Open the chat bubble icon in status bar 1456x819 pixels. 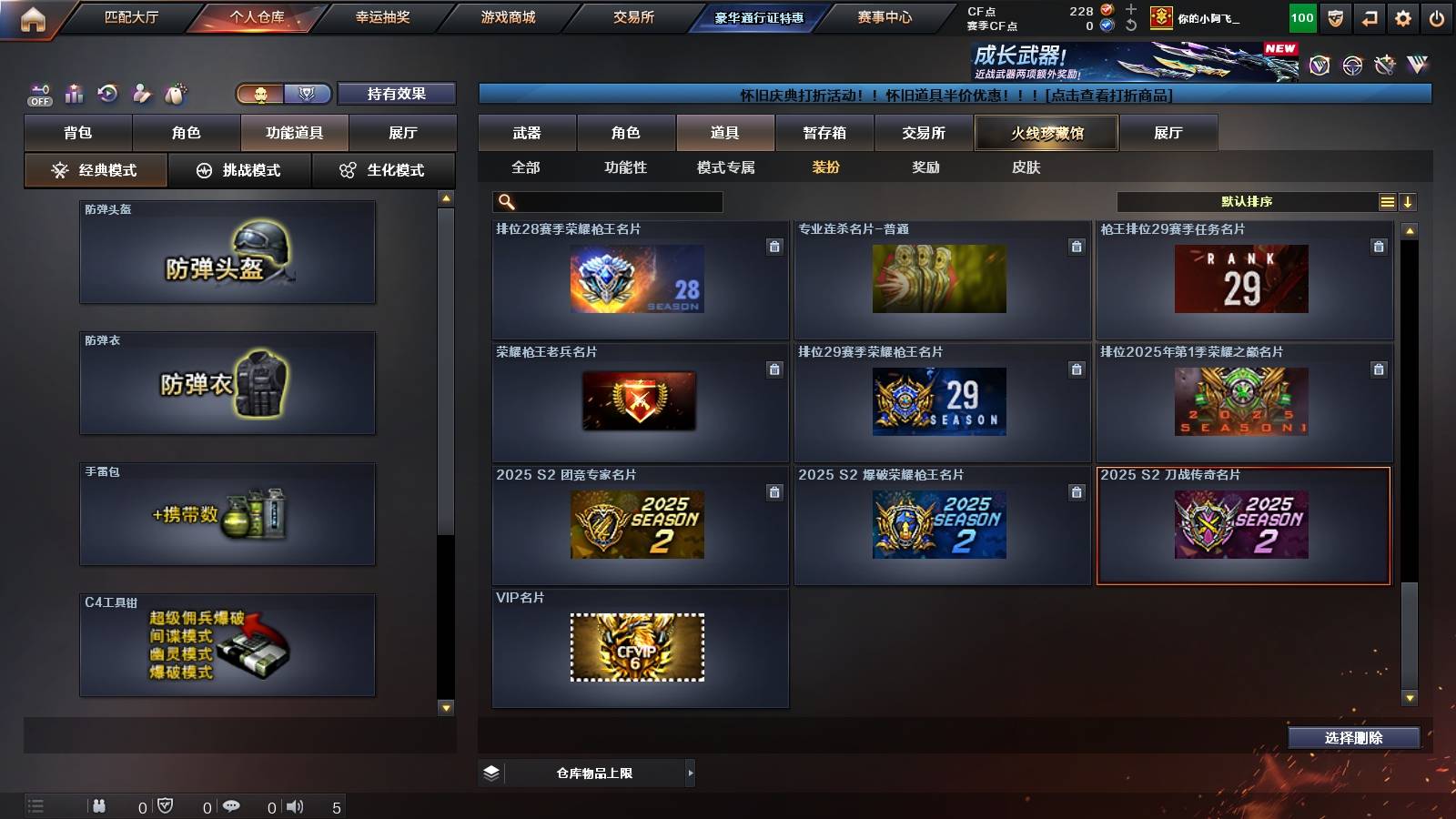click(233, 805)
